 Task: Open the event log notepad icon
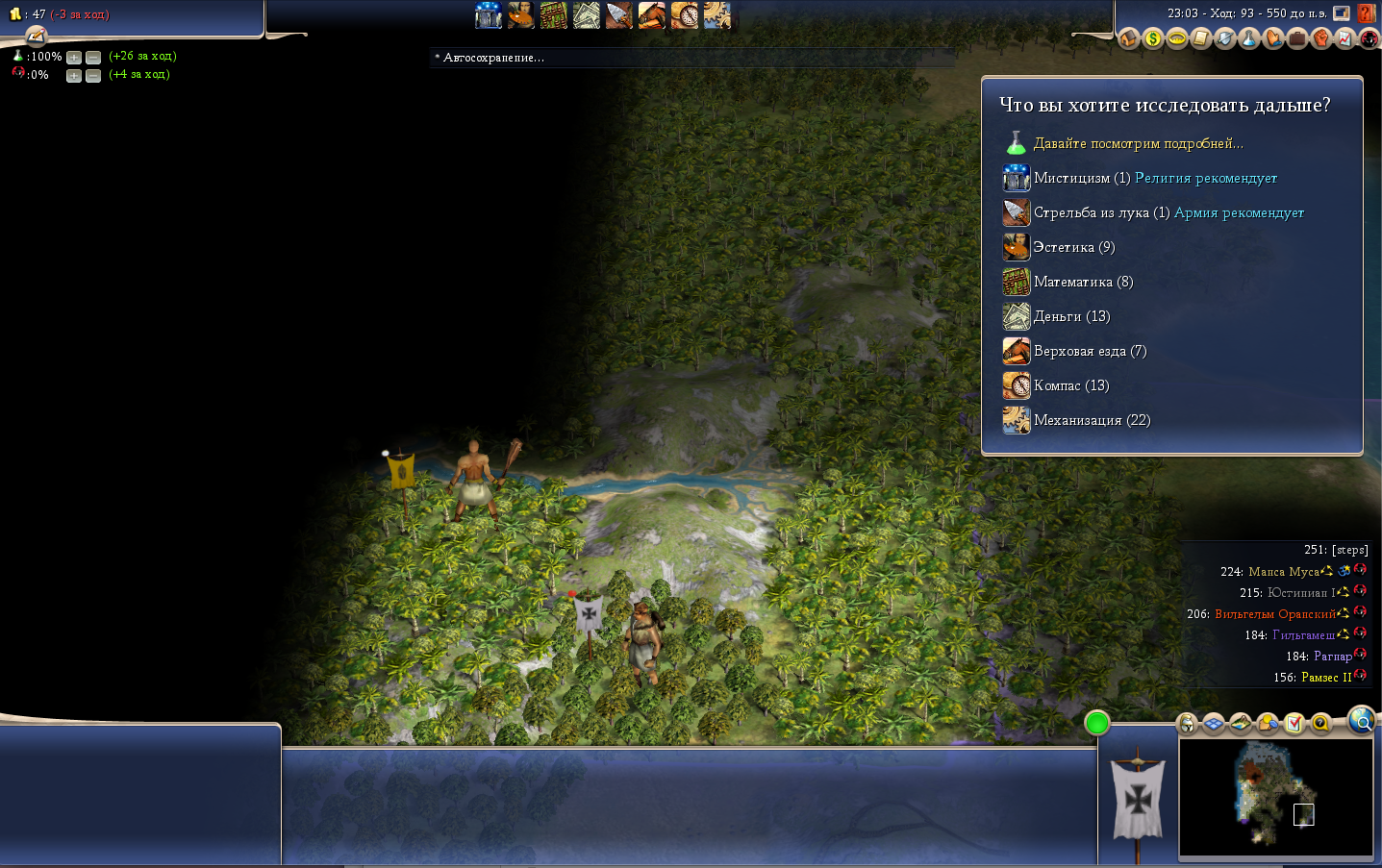1200,38
